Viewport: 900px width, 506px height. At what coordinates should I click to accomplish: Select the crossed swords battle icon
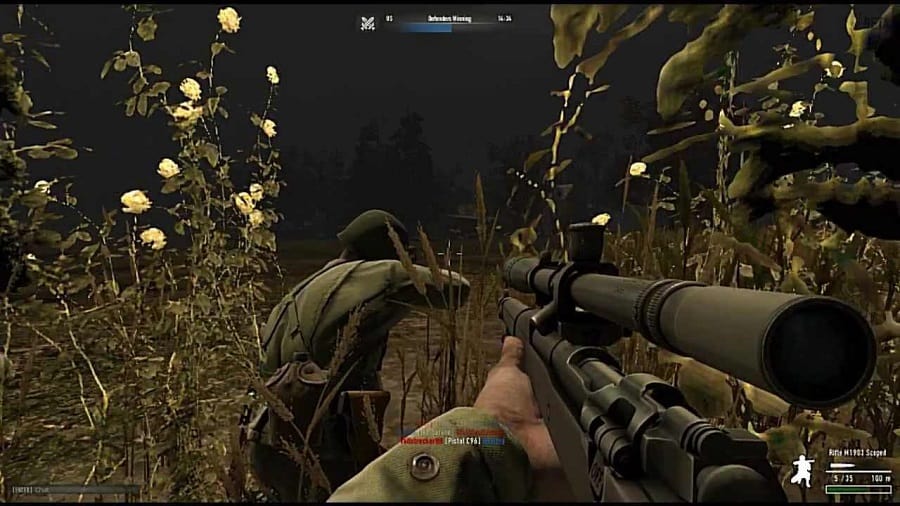pyautogui.click(x=368, y=20)
